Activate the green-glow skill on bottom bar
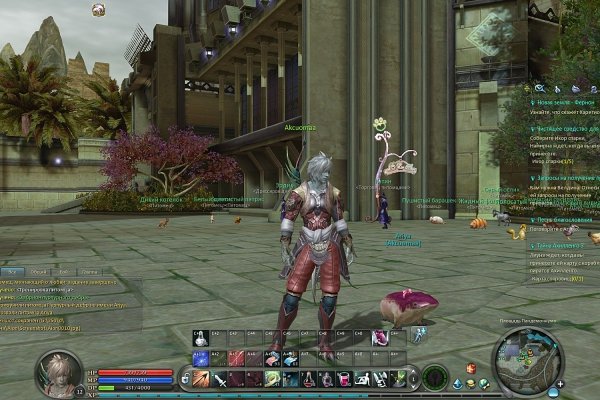 (272, 379)
